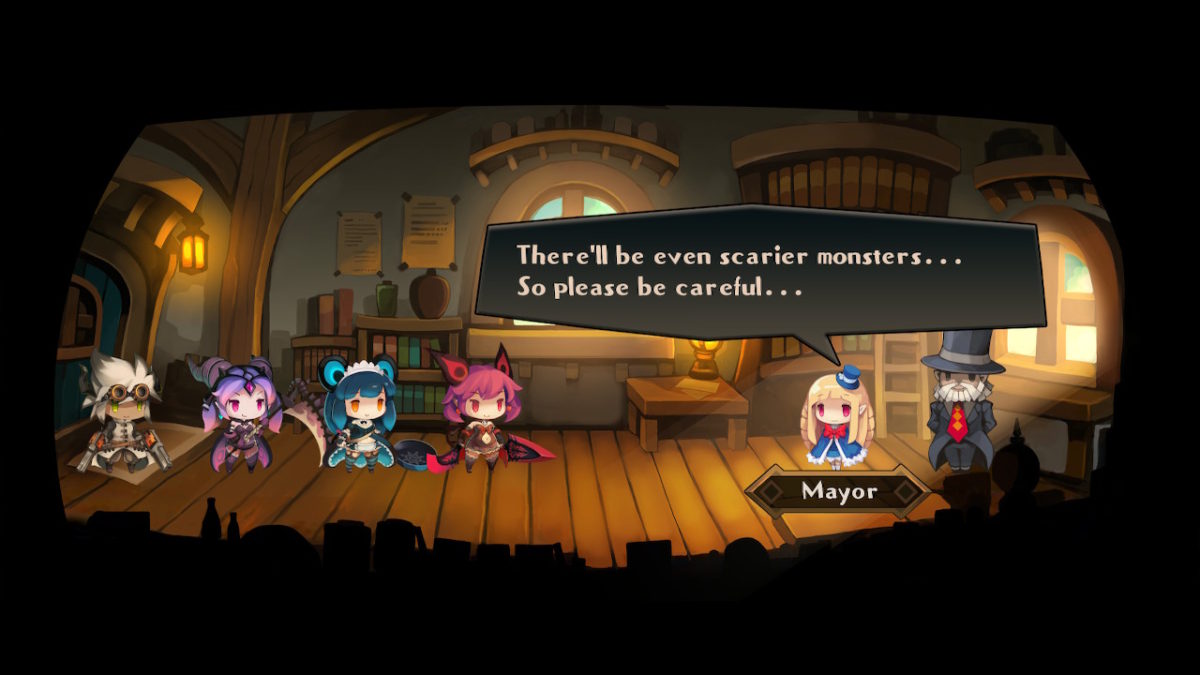The height and width of the screenshot is (675, 1200).
Task: Advance the Mayor's scarier monsters dialogue bubble
Action: (760, 272)
